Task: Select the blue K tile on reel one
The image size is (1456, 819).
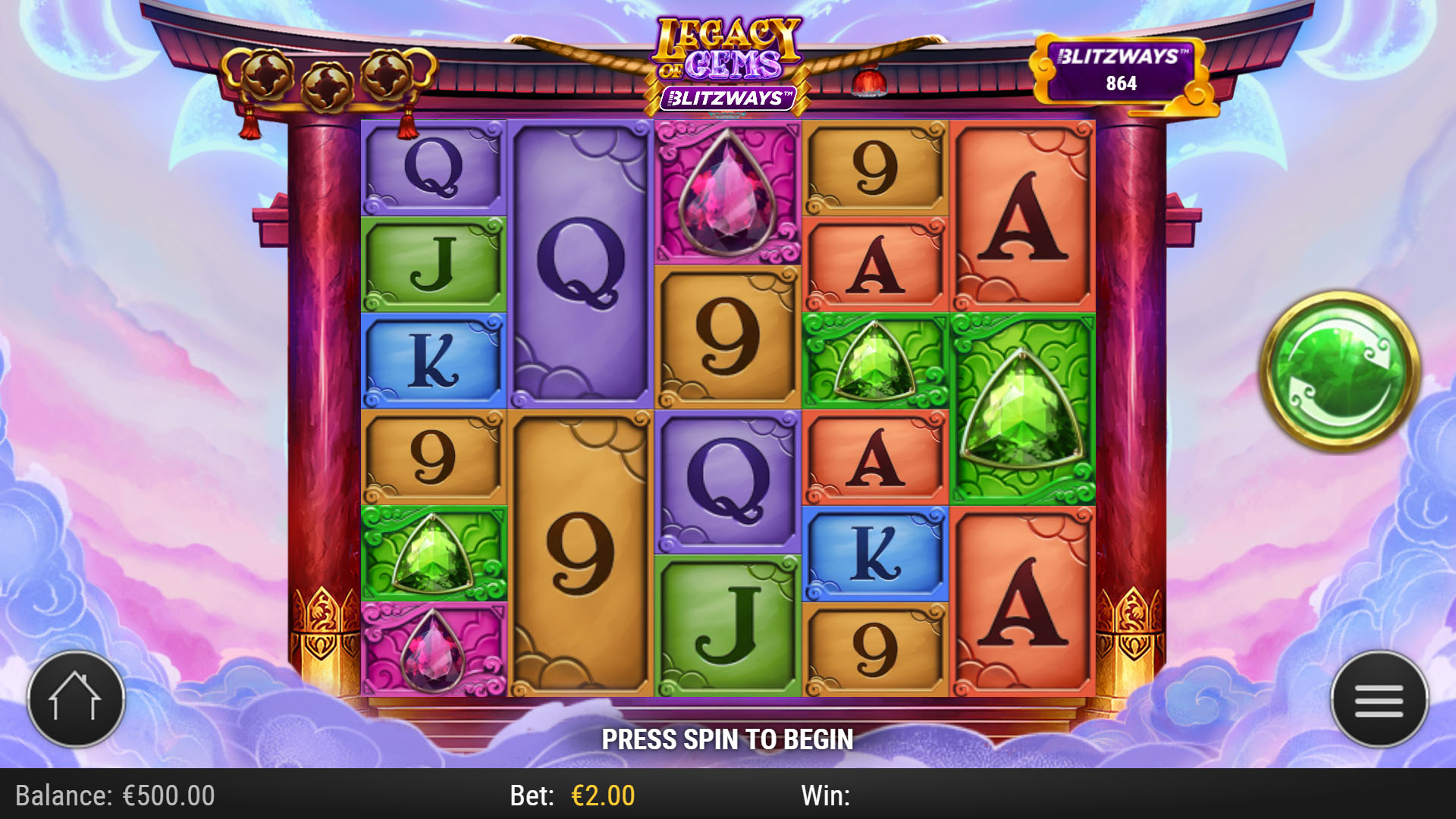Action: (435, 356)
